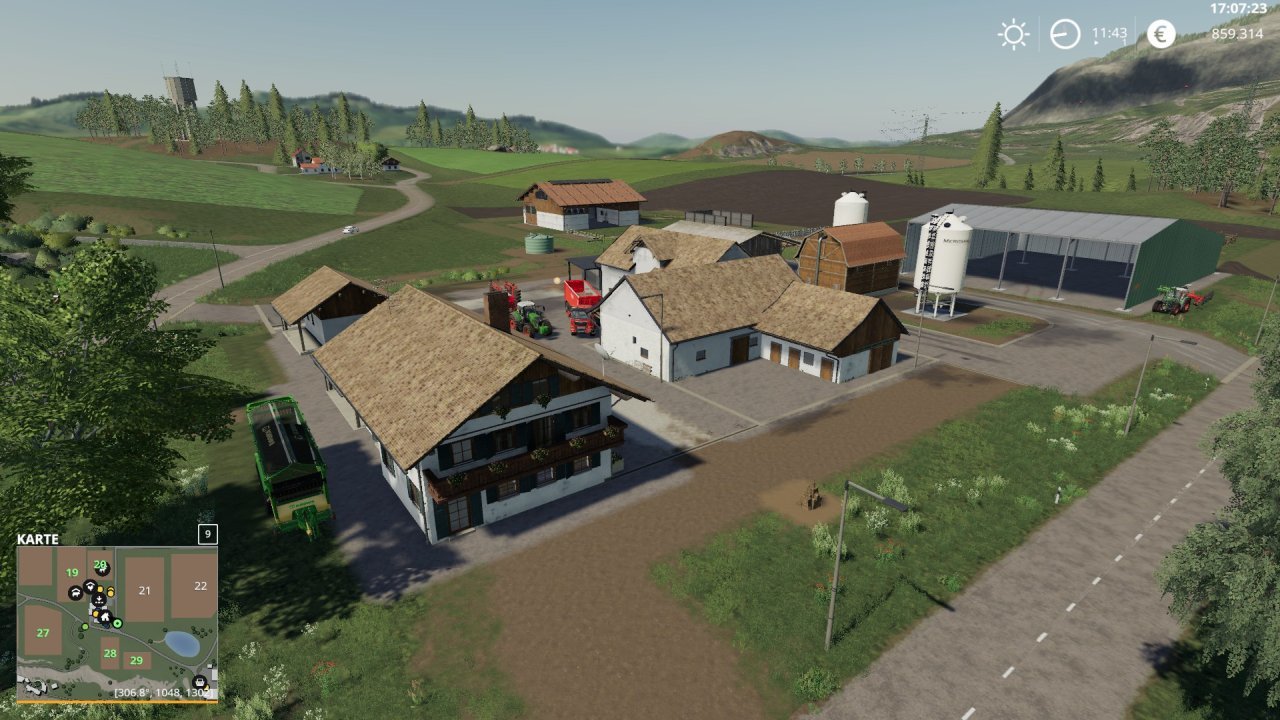Screen dimensions: 1280x720
Task: Open the shop basket icon on the minimap
Action: click(200, 682)
